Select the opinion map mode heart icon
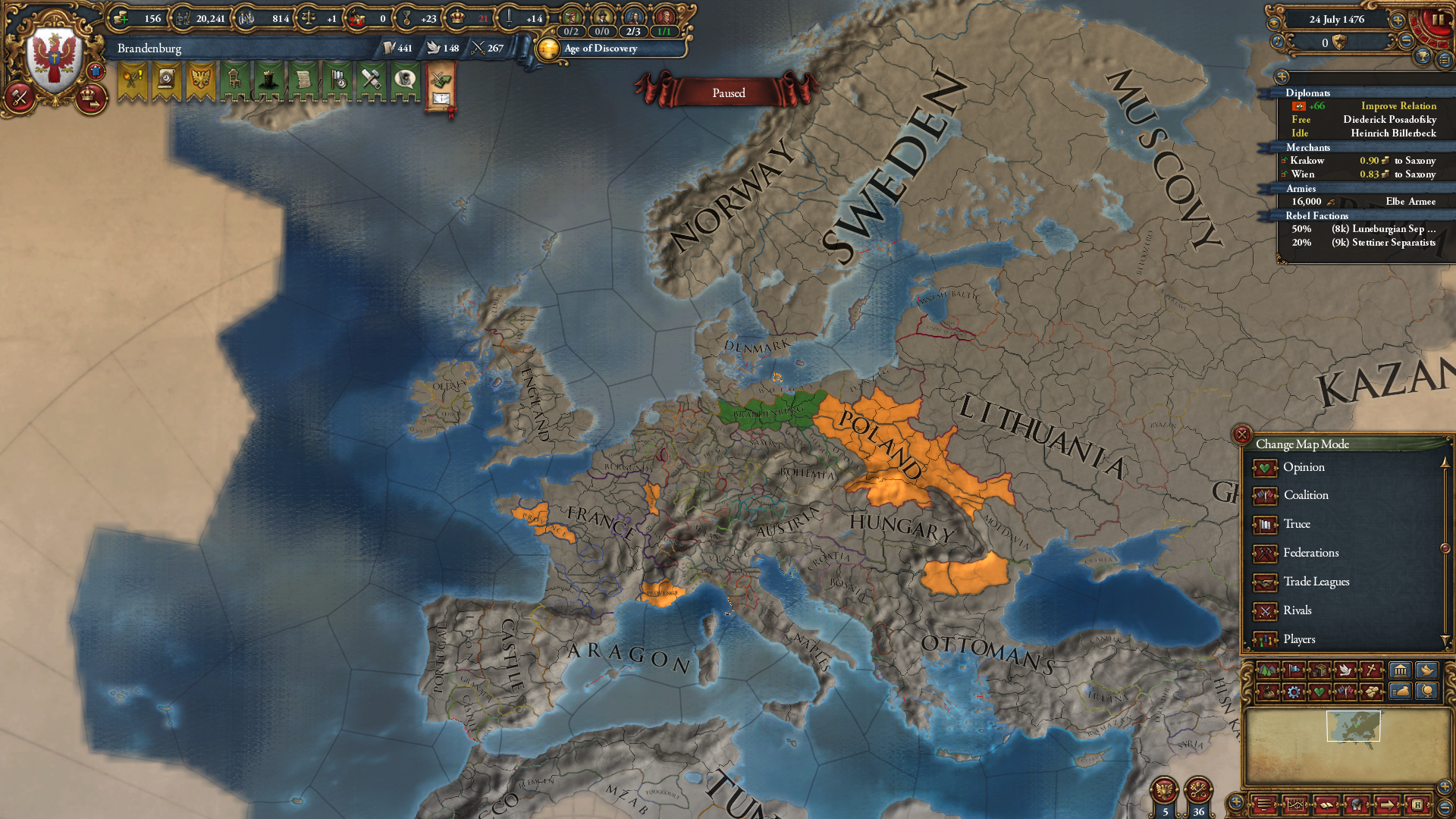This screenshot has width=1456, height=819. click(1319, 692)
